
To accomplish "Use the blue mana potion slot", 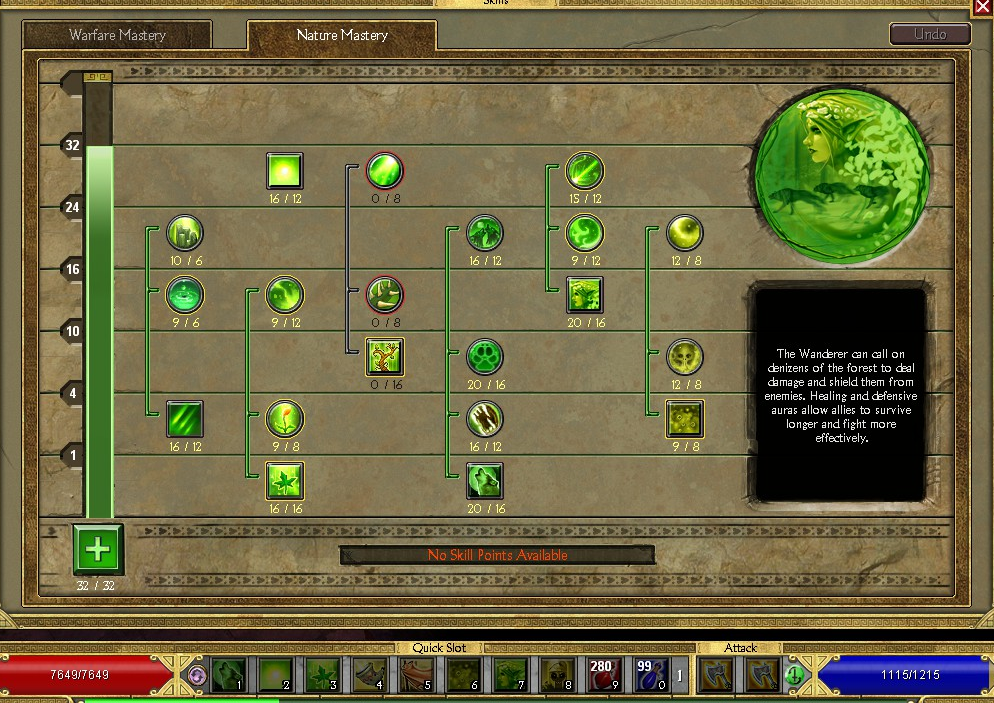I will [x=650, y=675].
